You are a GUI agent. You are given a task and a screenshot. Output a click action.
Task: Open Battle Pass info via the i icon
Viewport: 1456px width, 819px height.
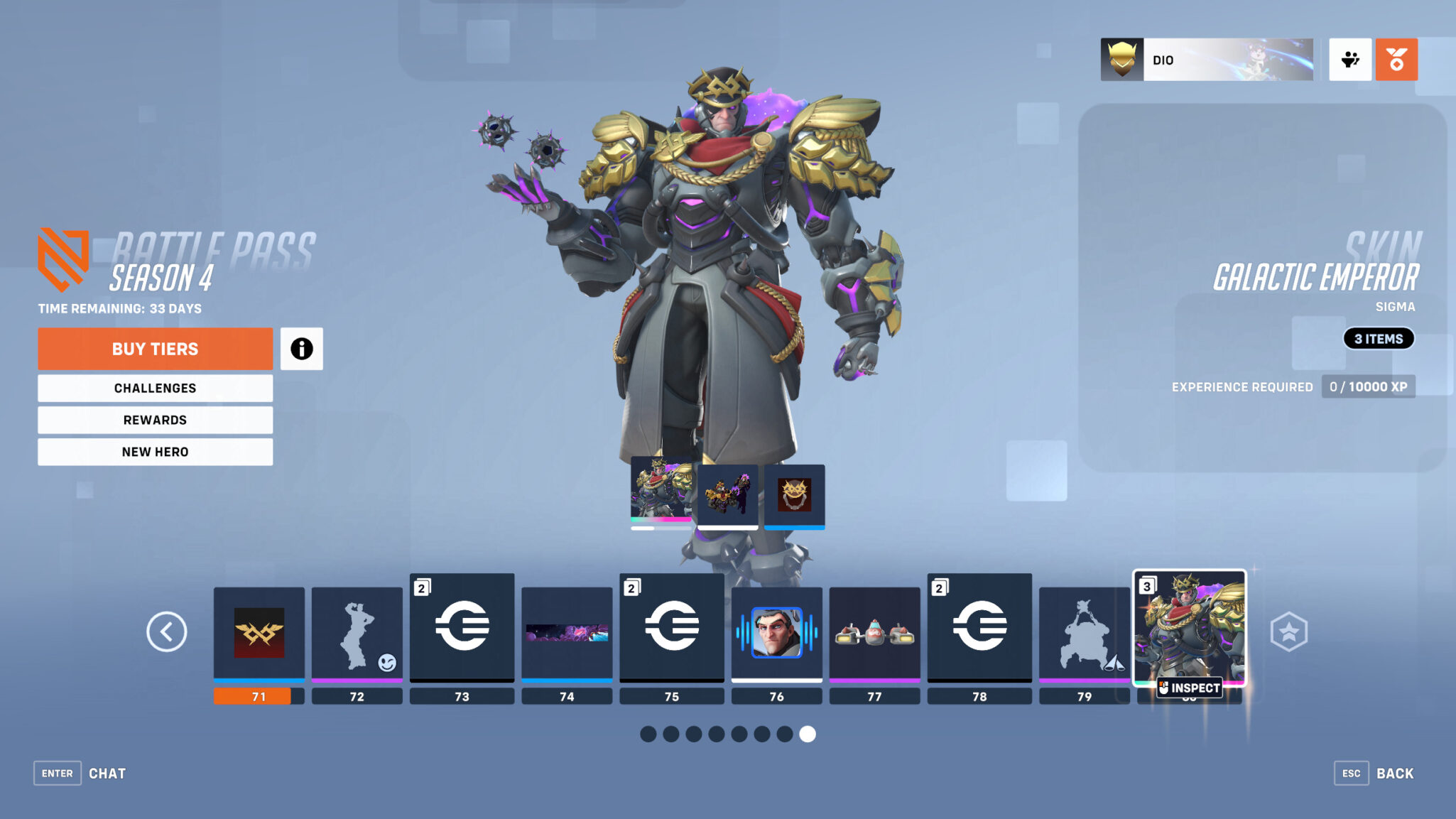(x=302, y=349)
